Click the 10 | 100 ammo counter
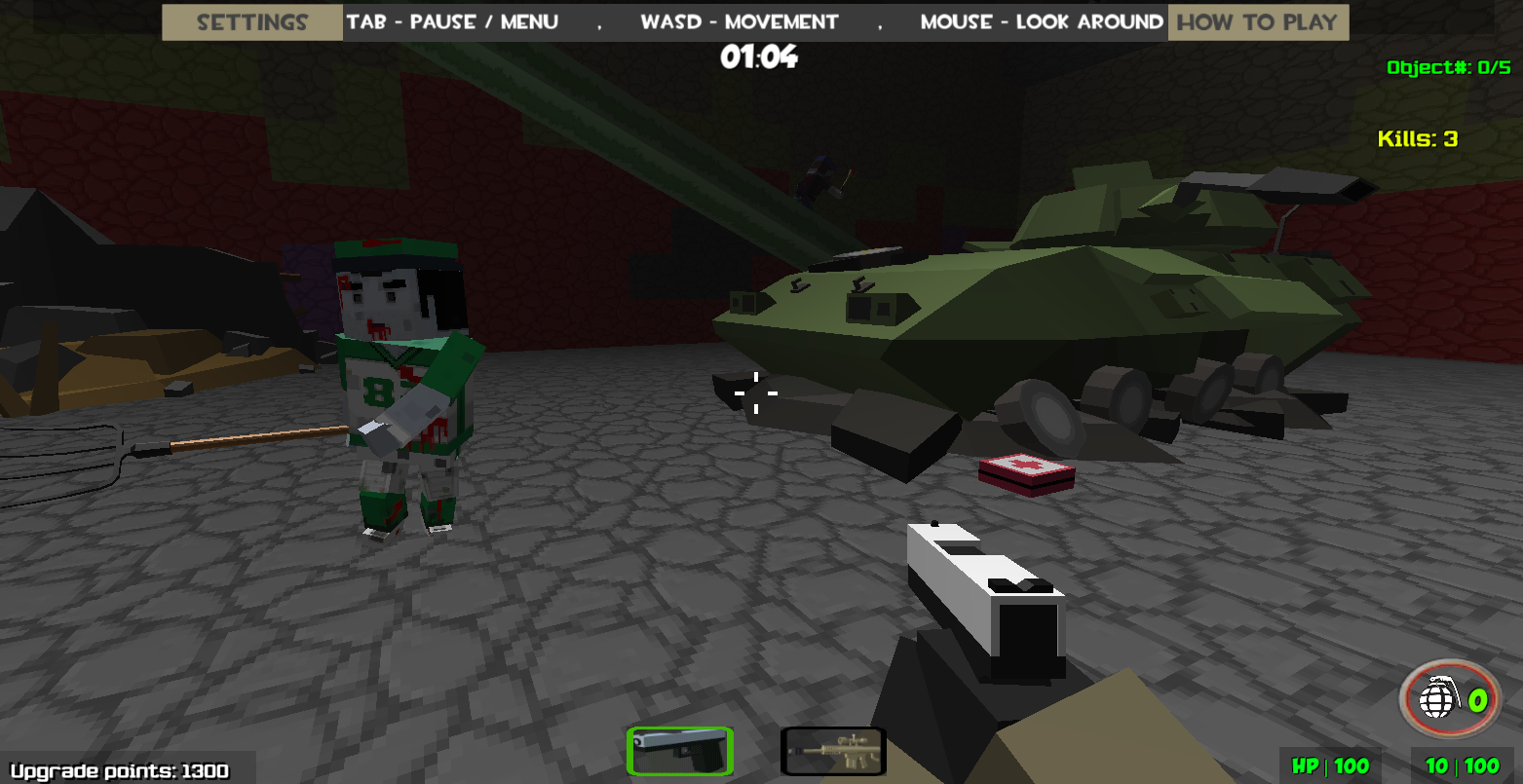 [1465, 766]
